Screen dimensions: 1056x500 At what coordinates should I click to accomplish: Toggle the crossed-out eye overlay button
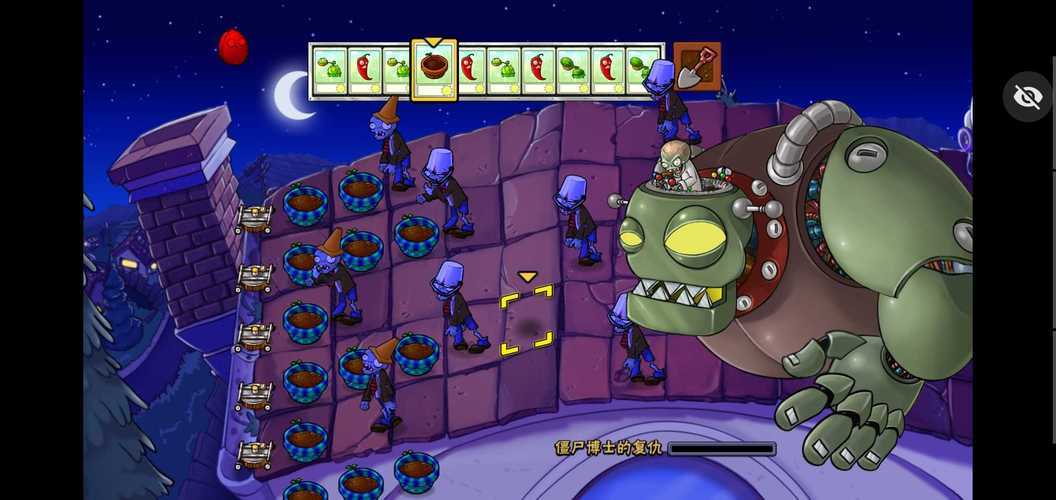pyautogui.click(x=1027, y=97)
